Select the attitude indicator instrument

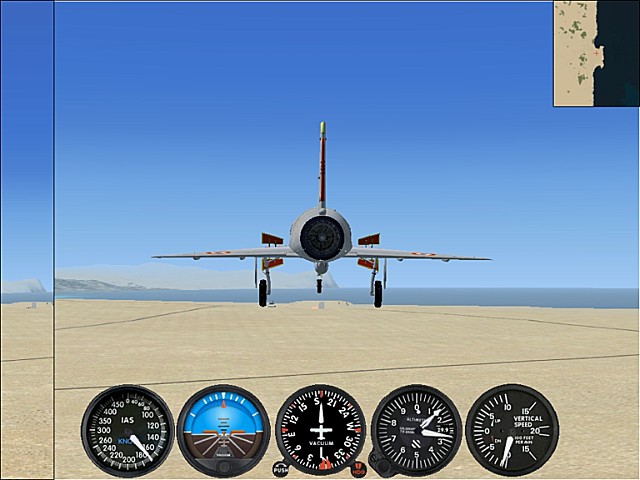(x=224, y=430)
